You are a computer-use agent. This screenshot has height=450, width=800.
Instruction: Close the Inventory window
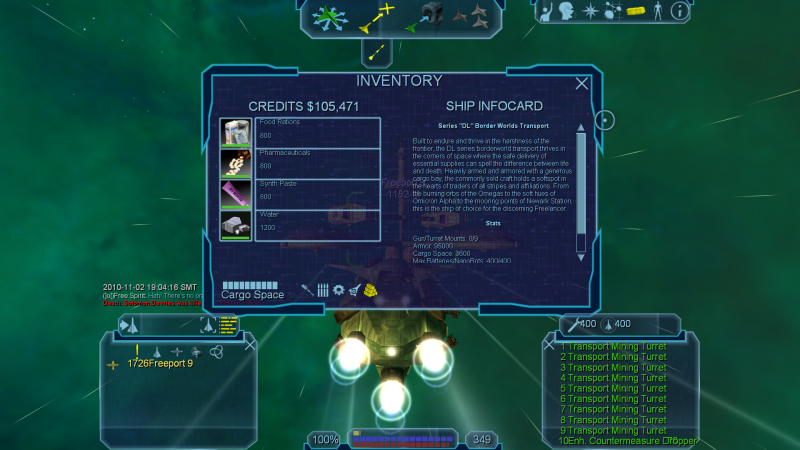[582, 84]
